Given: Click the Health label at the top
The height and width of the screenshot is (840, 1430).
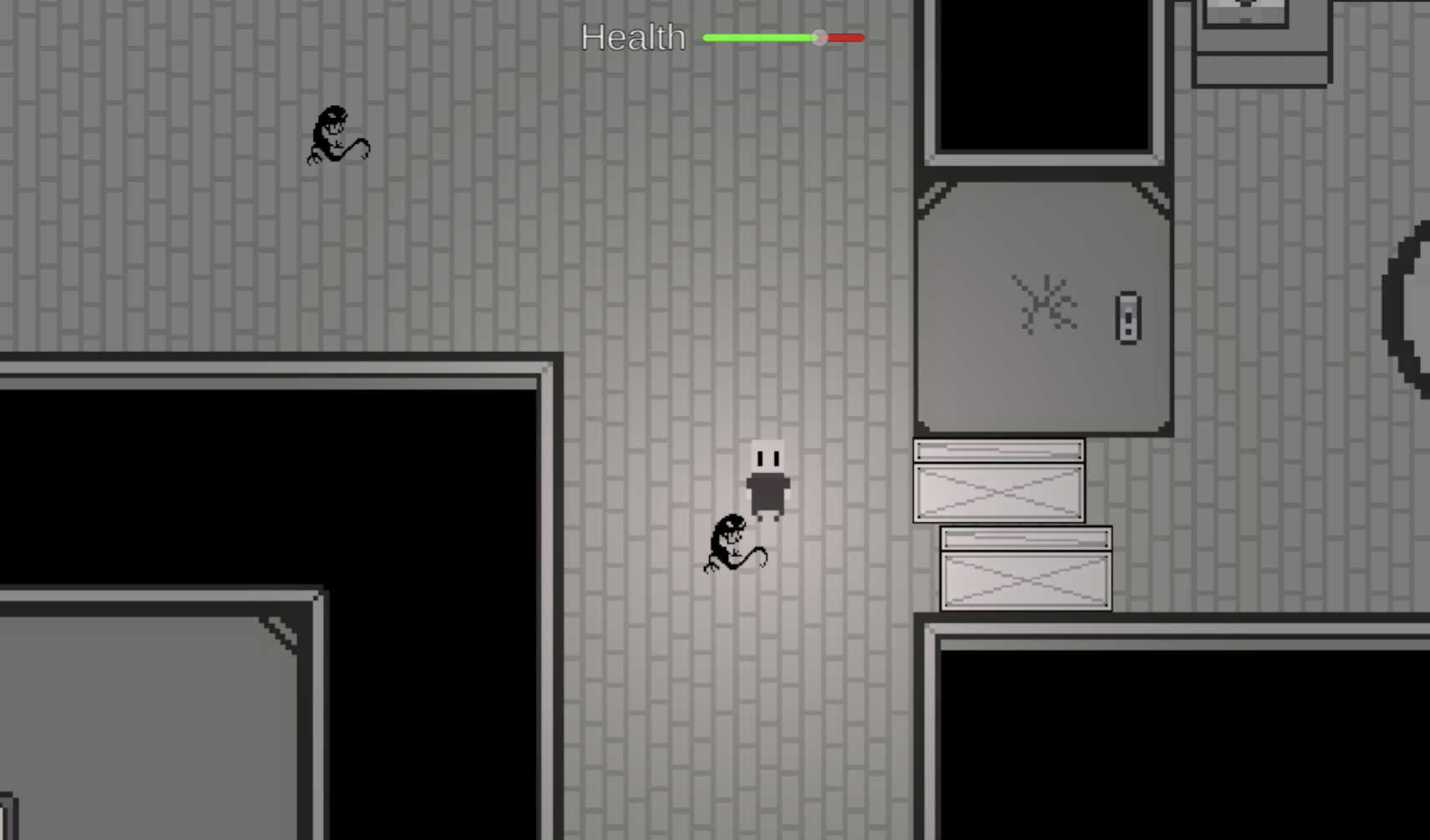Looking at the screenshot, I should [x=633, y=38].
